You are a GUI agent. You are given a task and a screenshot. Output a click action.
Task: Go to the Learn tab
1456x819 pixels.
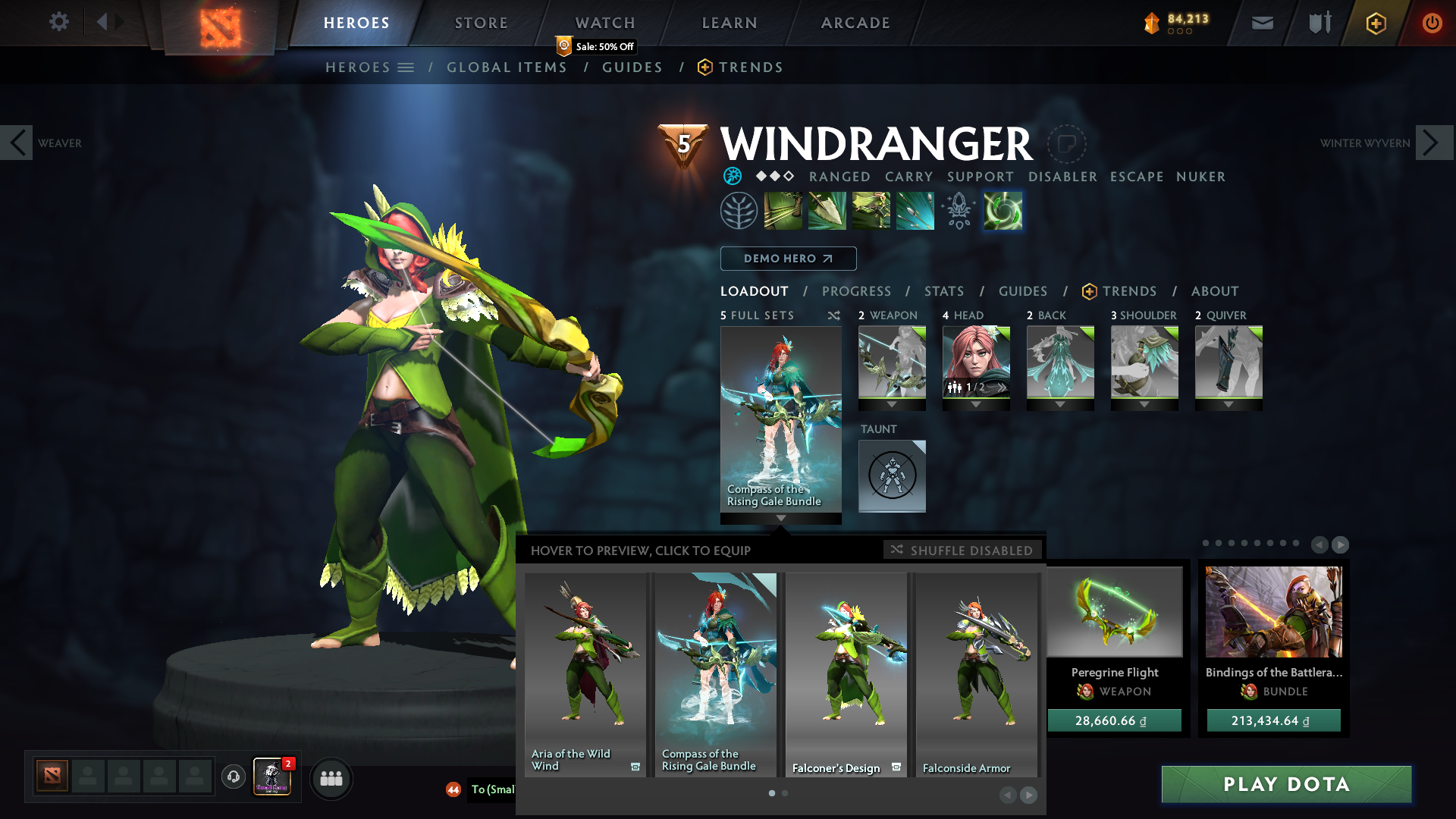[730, 23]
